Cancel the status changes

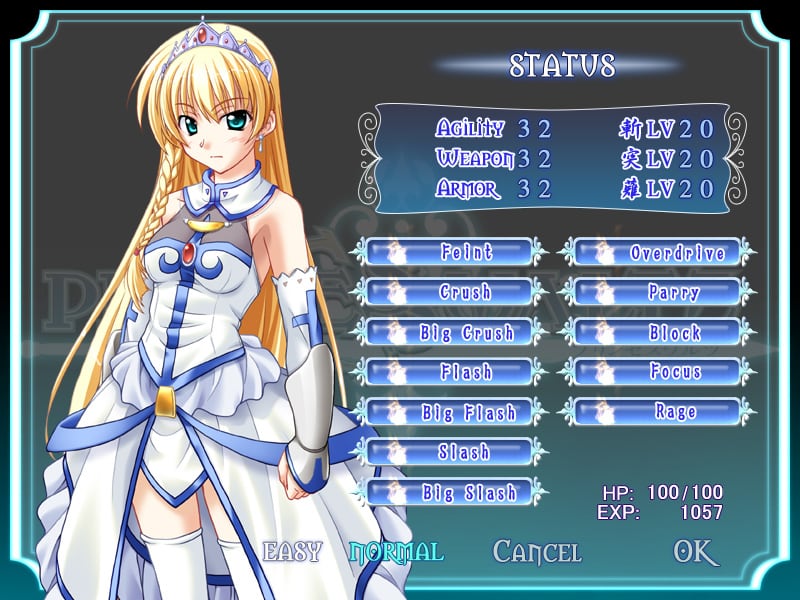pos(537,551)
